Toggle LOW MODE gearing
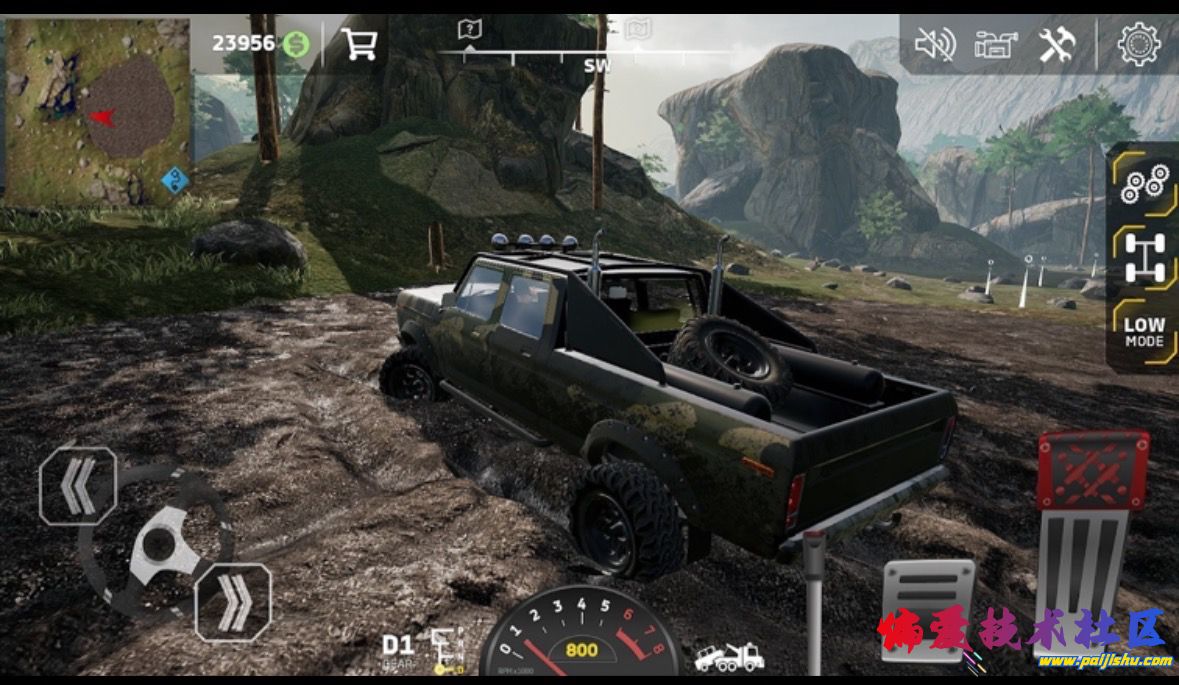The height and width of the screenshot is (685, 1179). (x=1144, y=331)
